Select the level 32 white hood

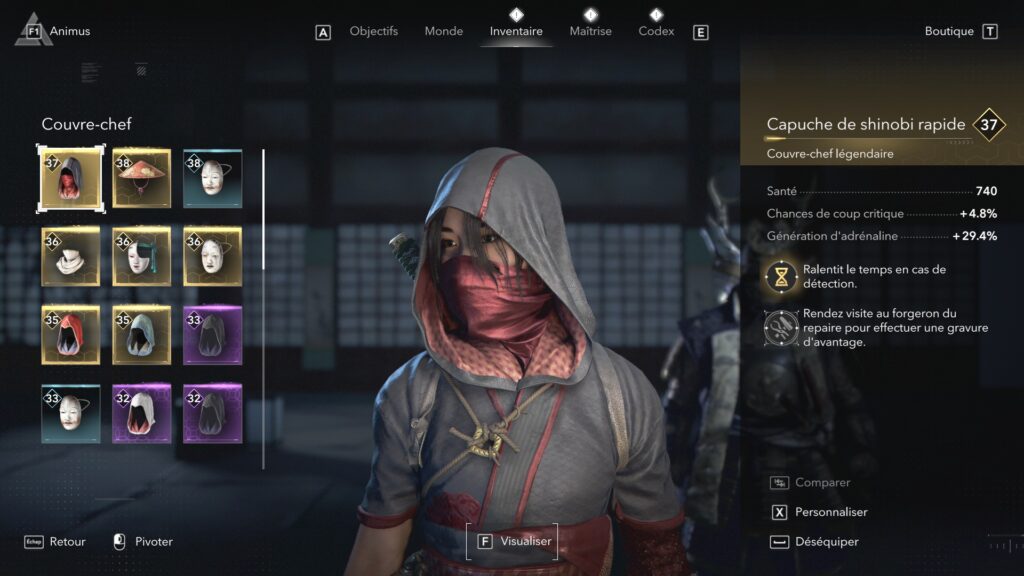(x=142, y=413)
